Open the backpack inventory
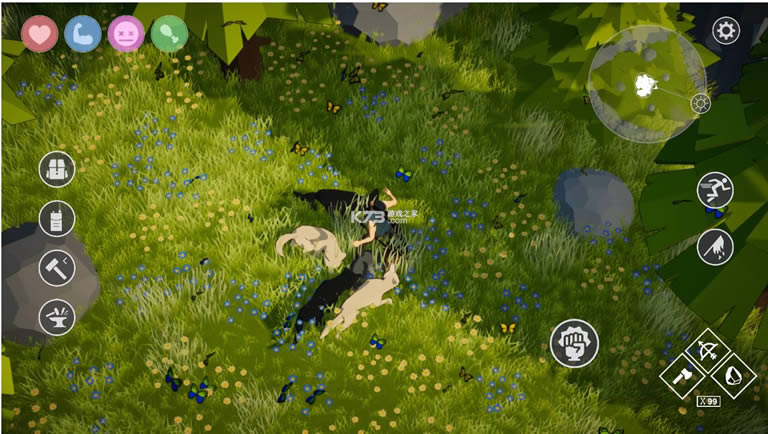The width and height of the screenshot is (768, 434). click(x=57, y=169)
